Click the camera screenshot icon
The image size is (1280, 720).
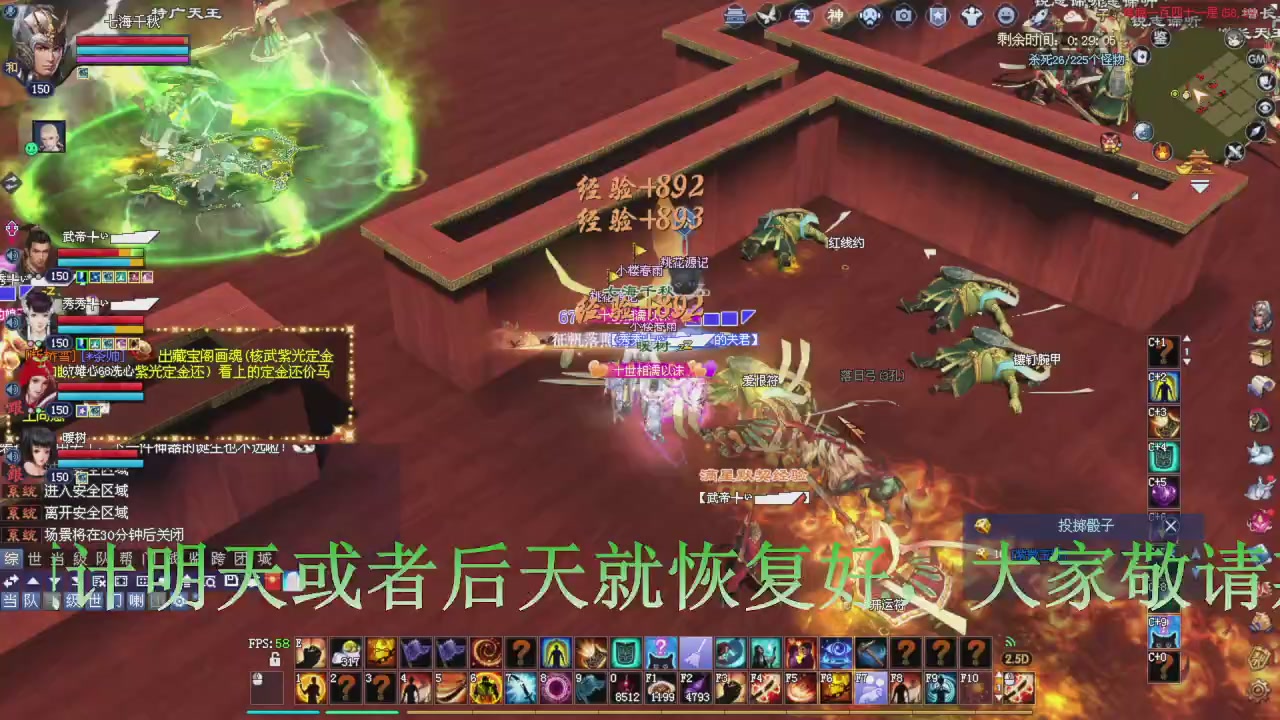[x=902, y=15]
